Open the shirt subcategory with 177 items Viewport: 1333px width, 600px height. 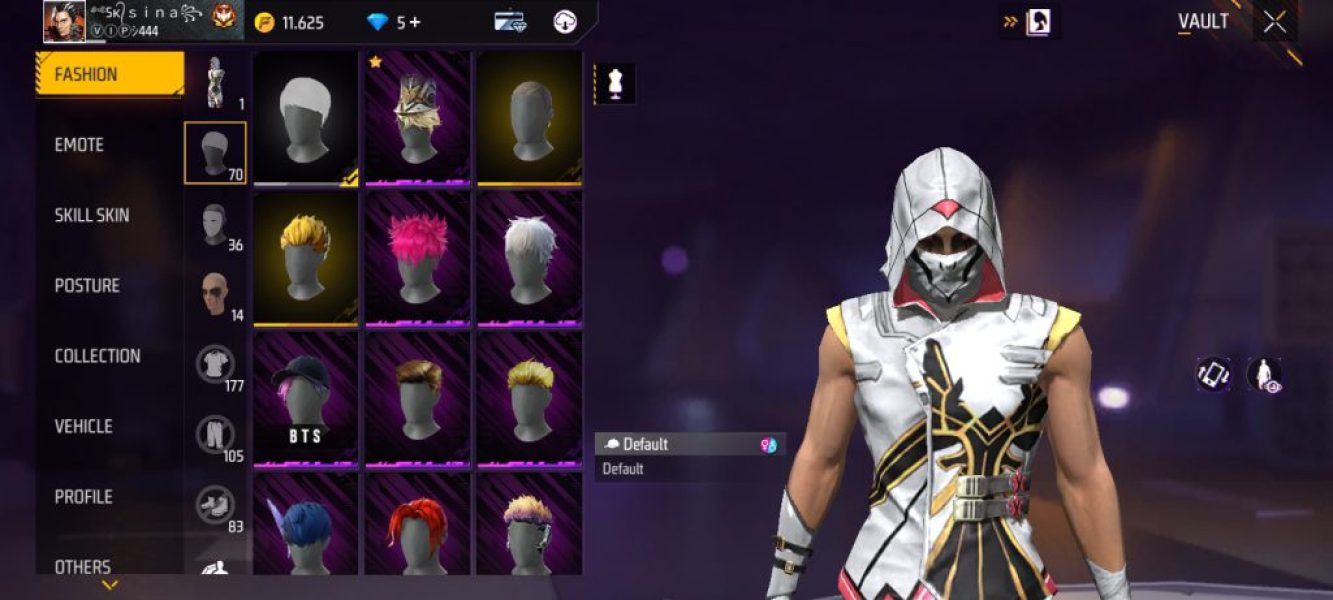pyautogui.click(x=215, y=366)
